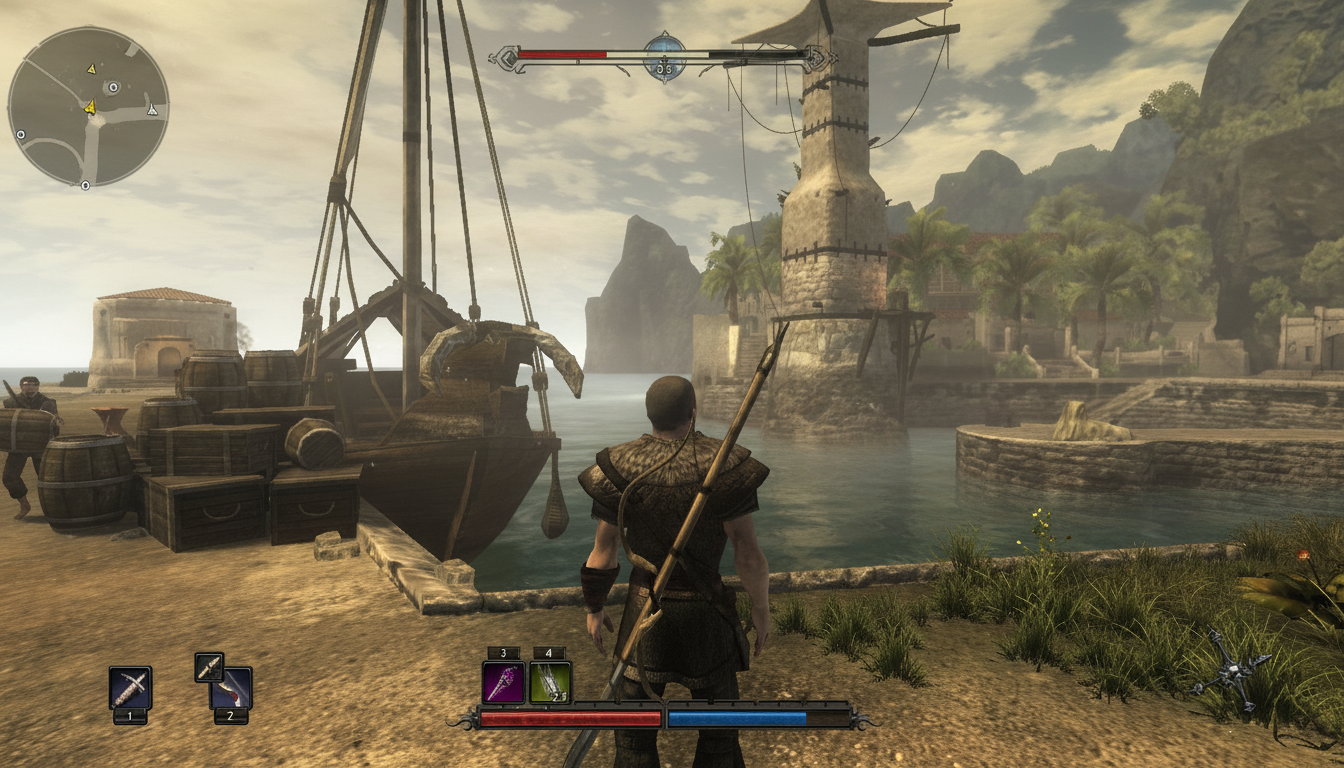Select the curved weapon in hotbar slot 2
1344x768 pixels.
point(234,689)
